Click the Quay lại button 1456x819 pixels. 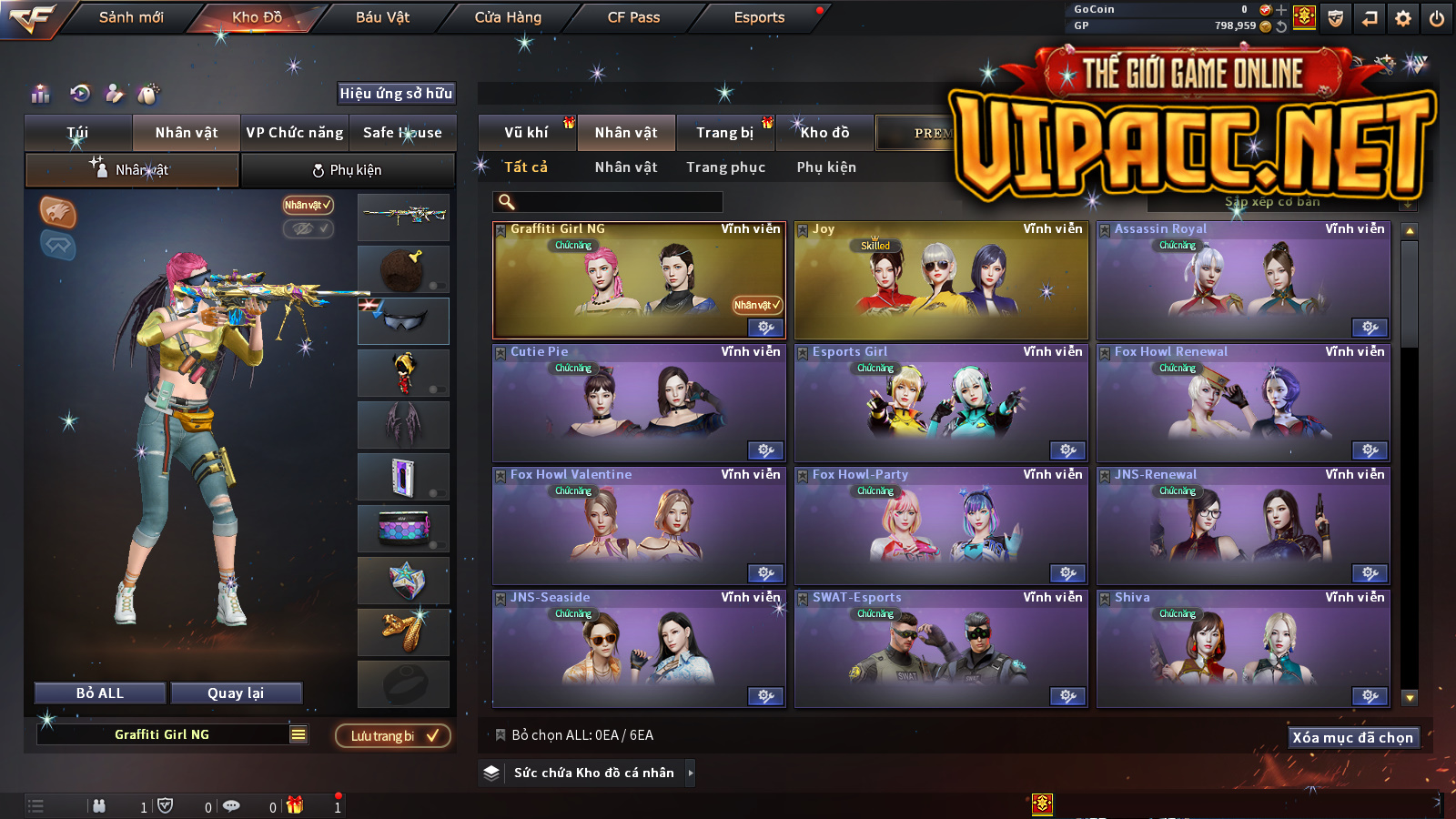pos(236,693)
